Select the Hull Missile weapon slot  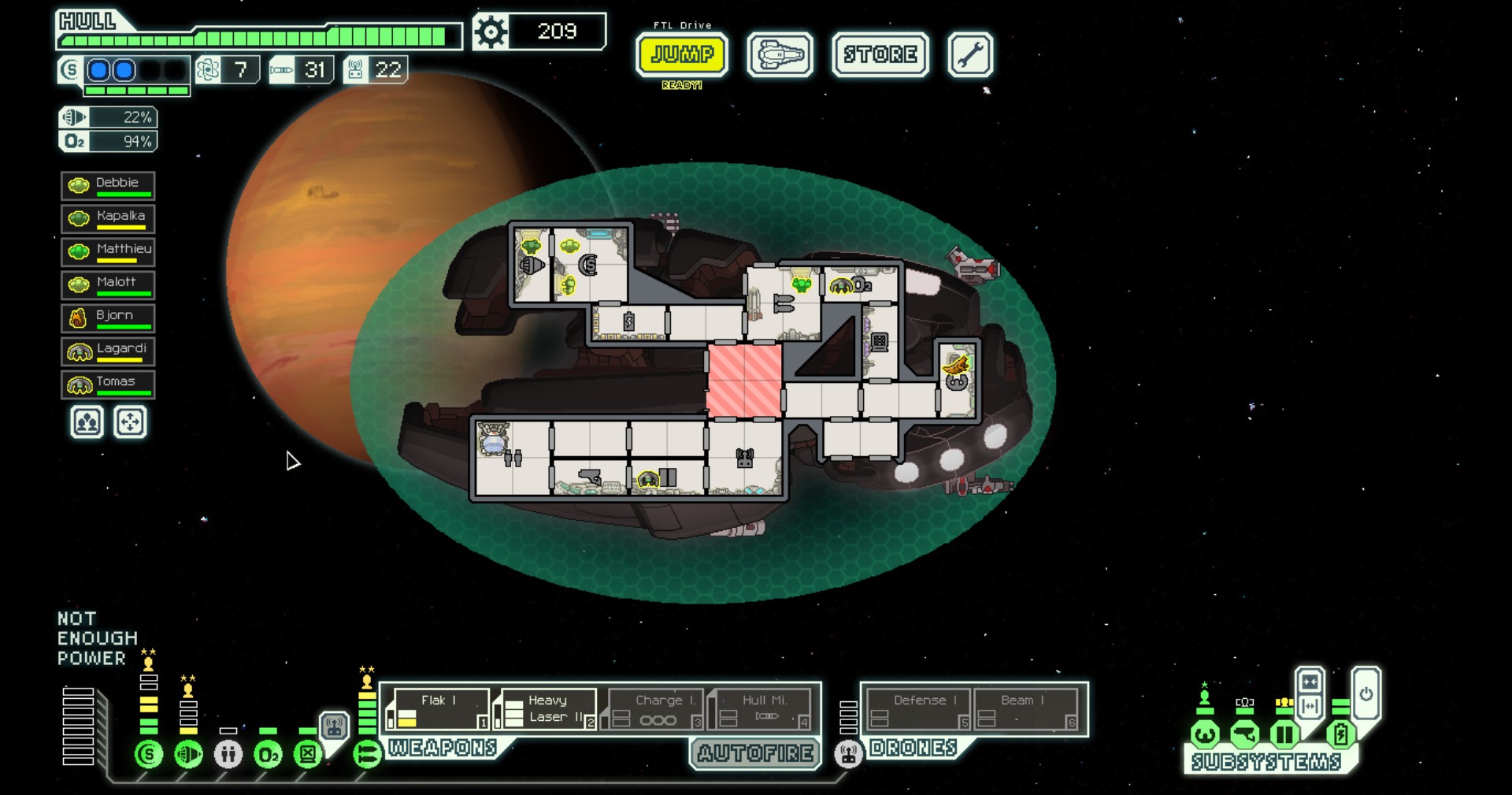(761, 709)
